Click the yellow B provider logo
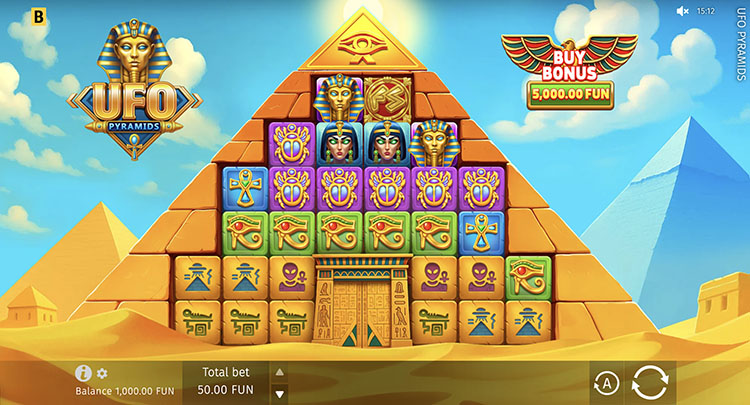The width and height of the screenshot is (750, 405). [39, 15]
